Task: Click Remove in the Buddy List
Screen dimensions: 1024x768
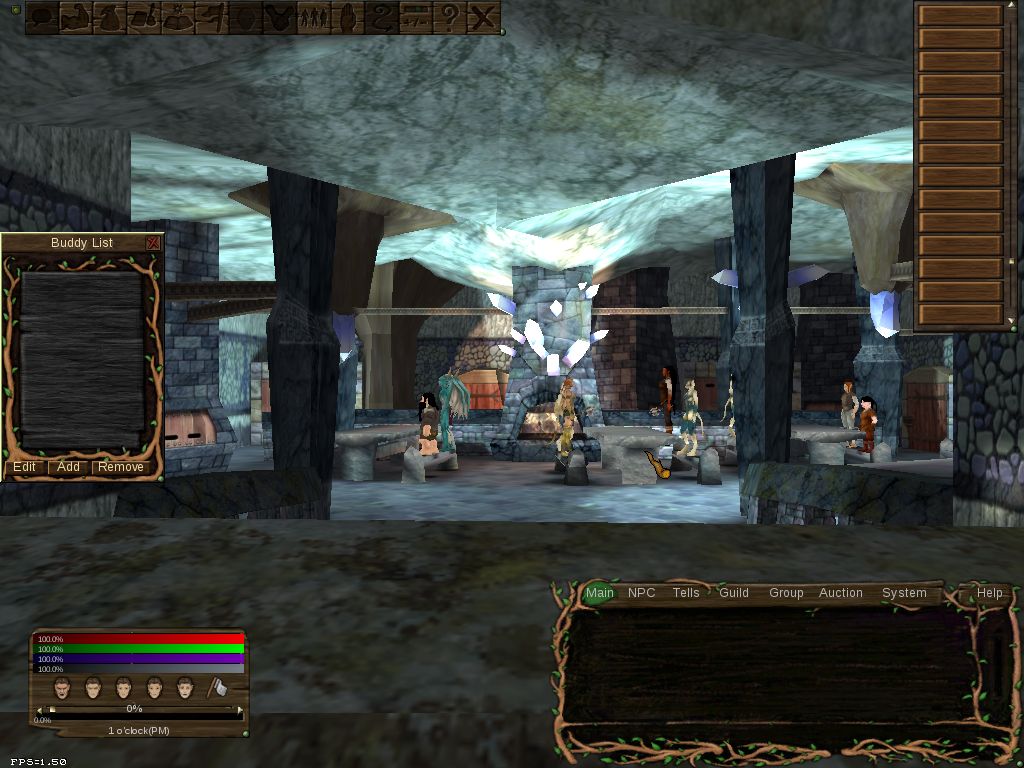Action: pyautogui.click(x=120, y=467)
